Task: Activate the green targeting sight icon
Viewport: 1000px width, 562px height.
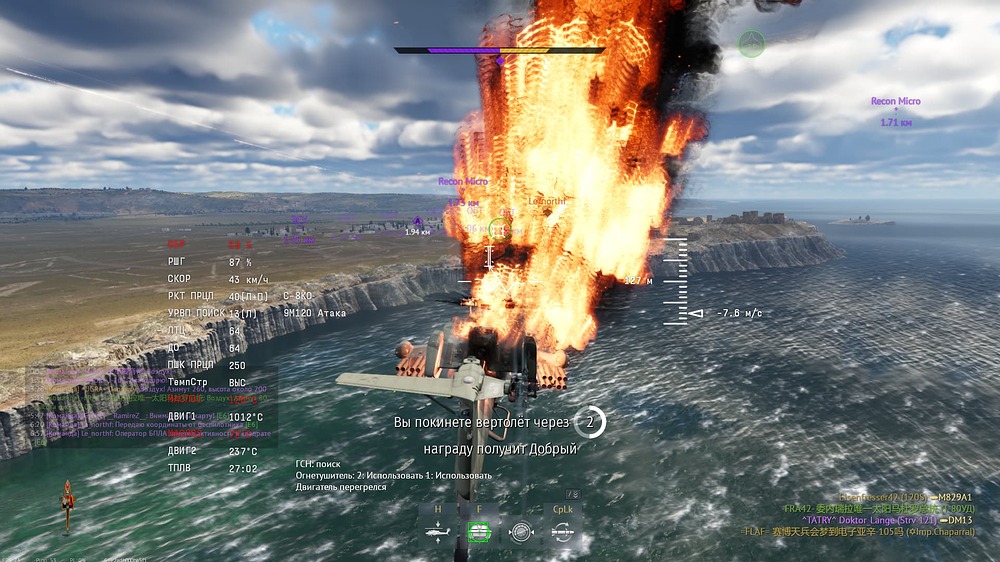Action: pyautogui.click(x=478, y=533)
